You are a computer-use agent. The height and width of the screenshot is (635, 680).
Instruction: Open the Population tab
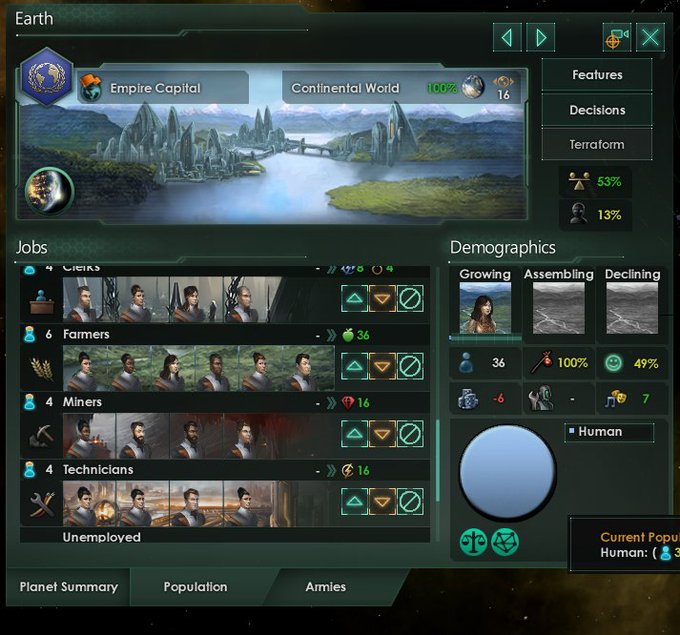(x=195, y=587)
